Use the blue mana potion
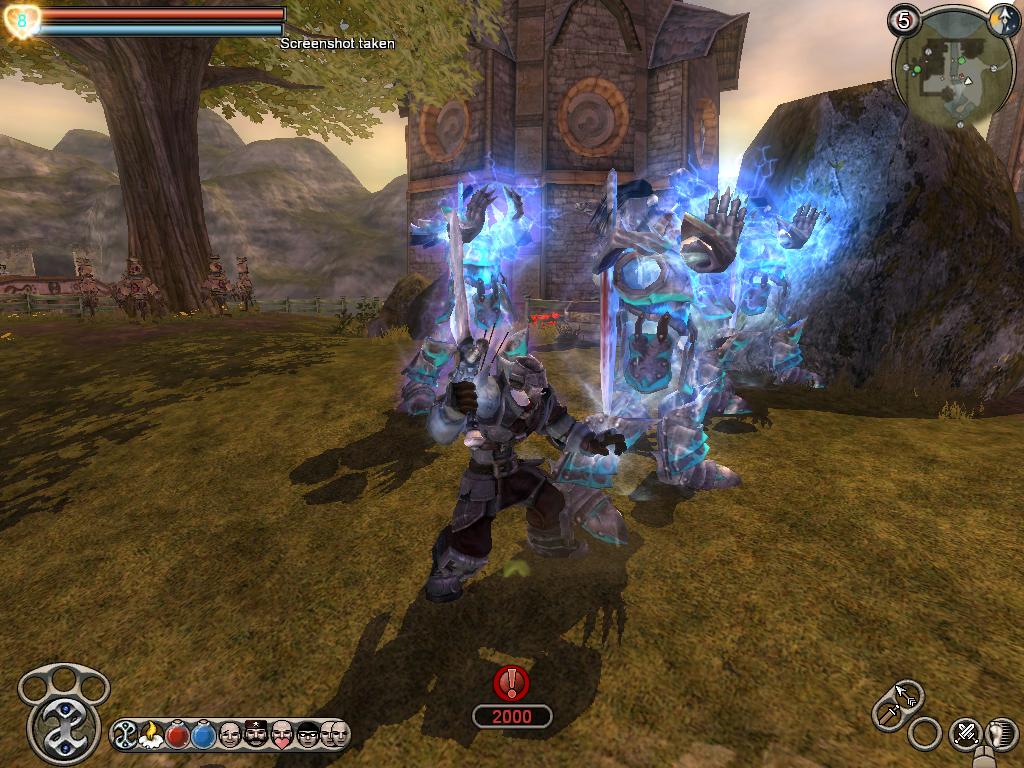 [x=204, y=735]
